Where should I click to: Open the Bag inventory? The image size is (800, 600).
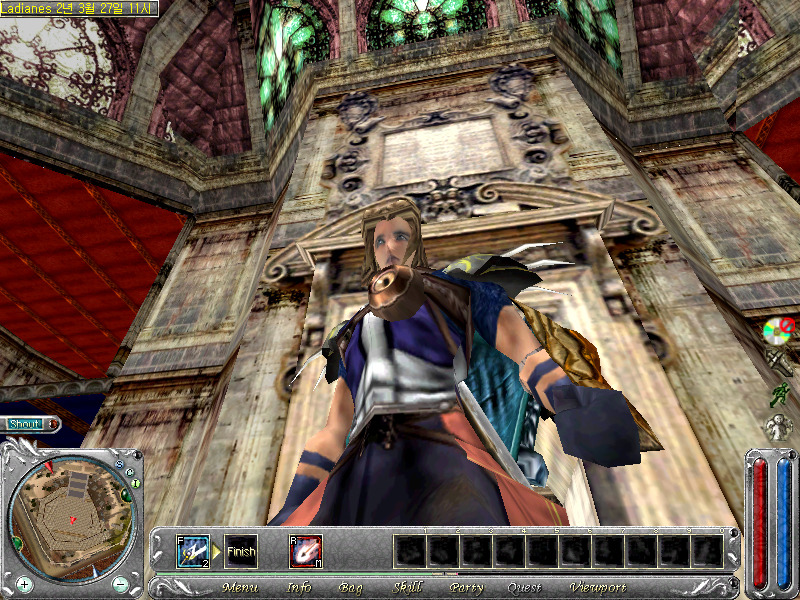tap(351, 587)
